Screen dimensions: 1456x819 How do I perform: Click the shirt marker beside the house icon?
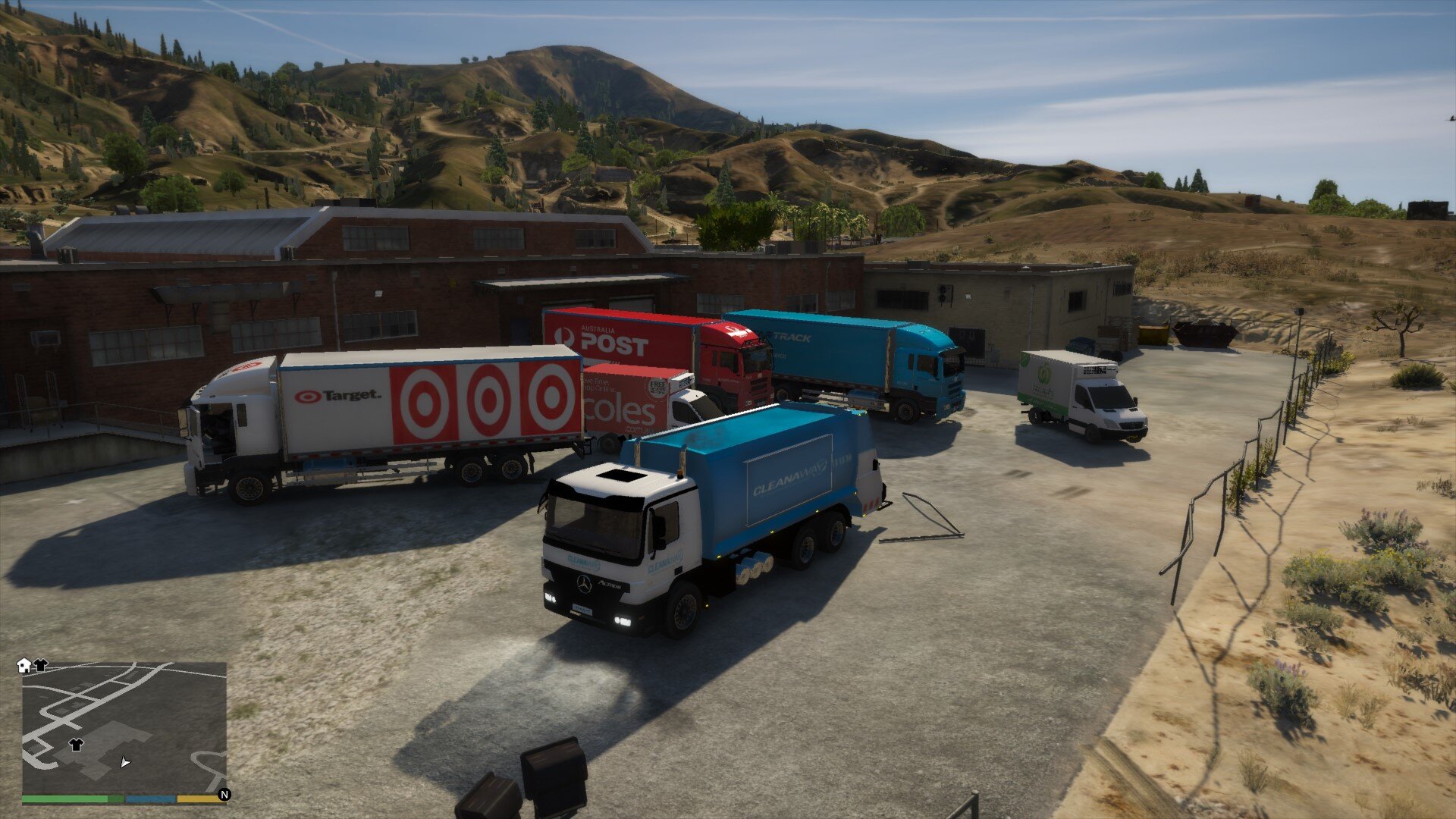[x=40, y=665]
